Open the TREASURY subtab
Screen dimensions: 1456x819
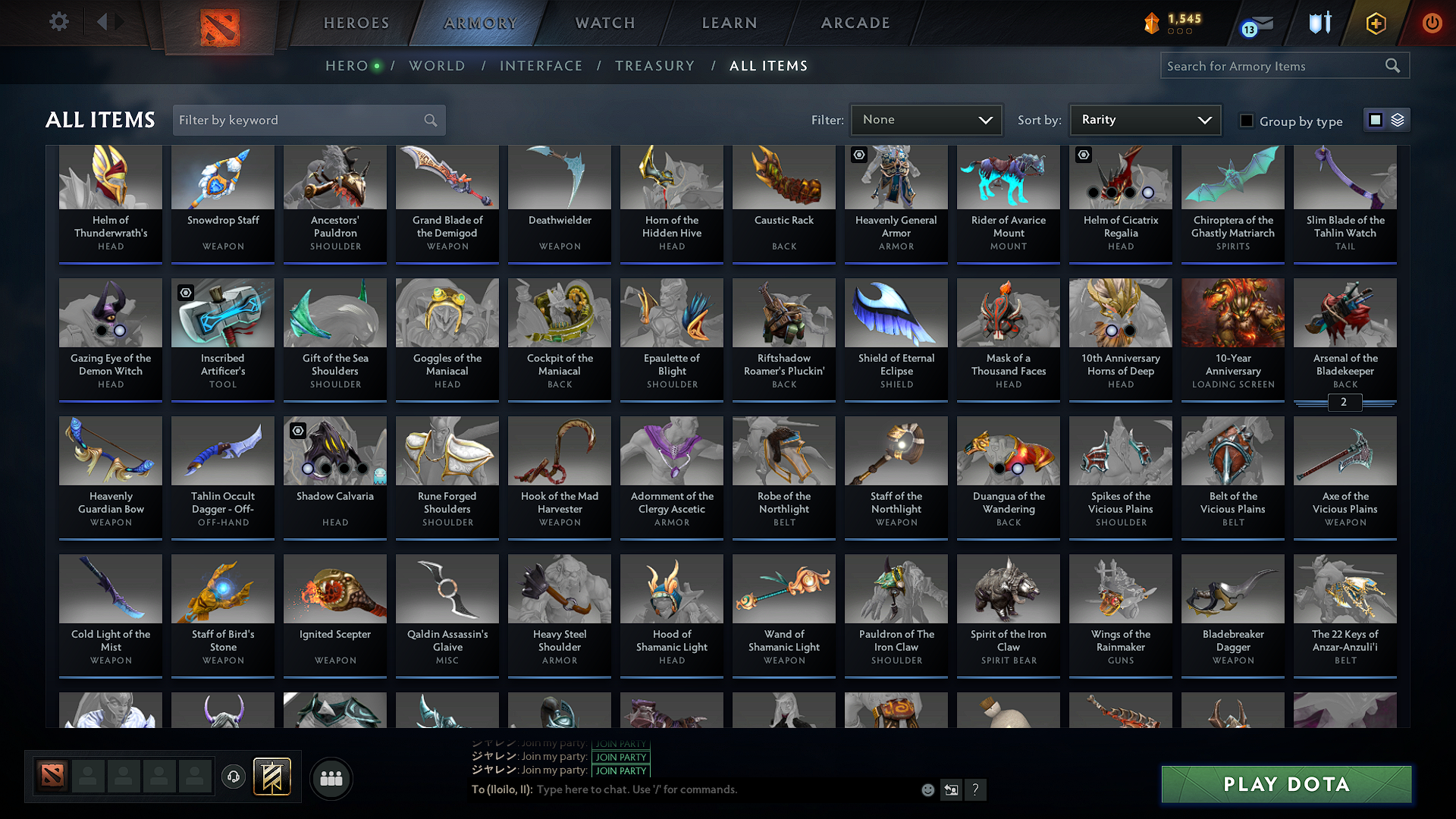point(655,65)
